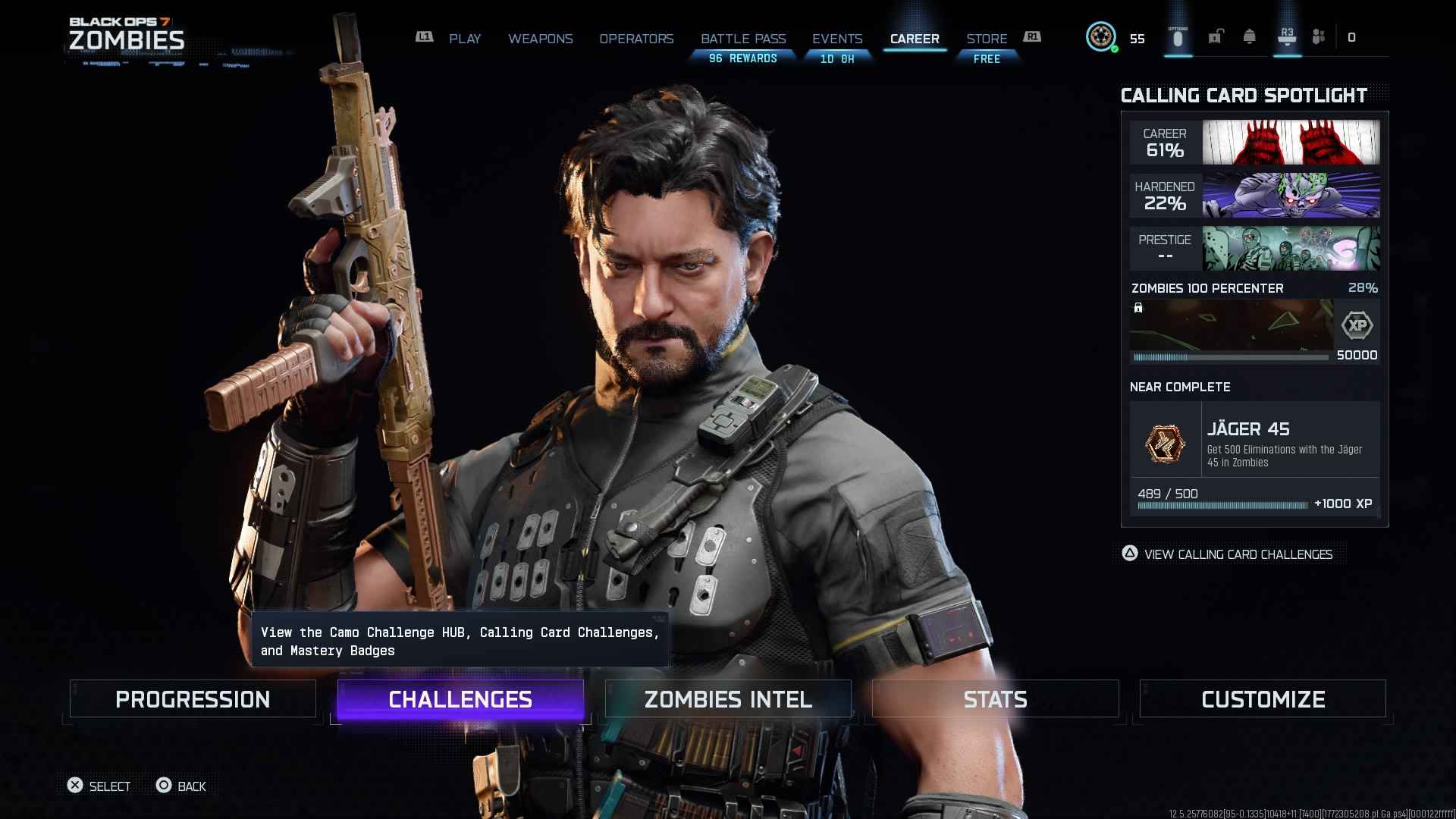Click the lock icon on Zombies 100 Percenter card

[1137, 309]
